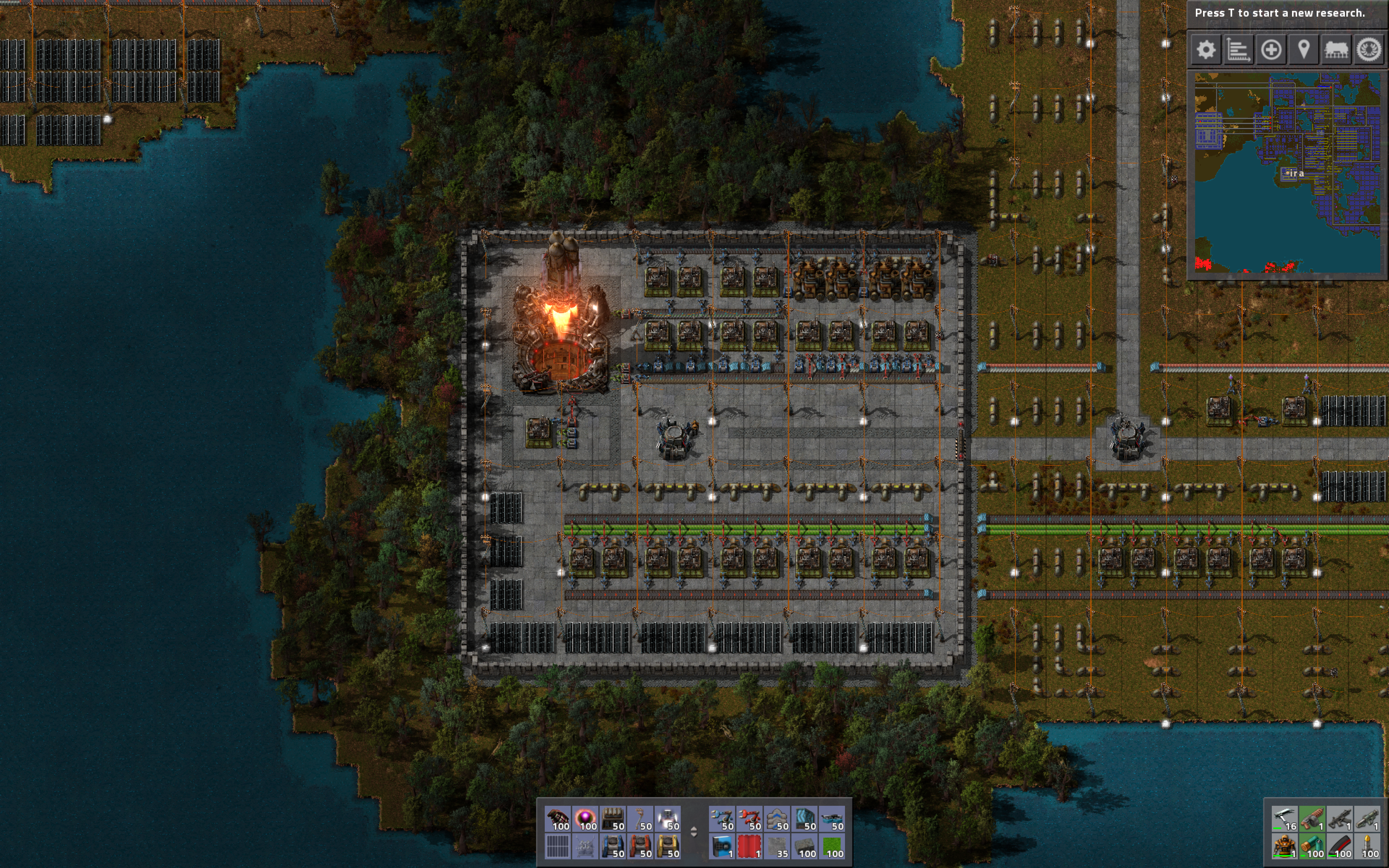
Task: Open the locomotive trains overview button
Action: pyautogui.click(x=1336, y=50)
